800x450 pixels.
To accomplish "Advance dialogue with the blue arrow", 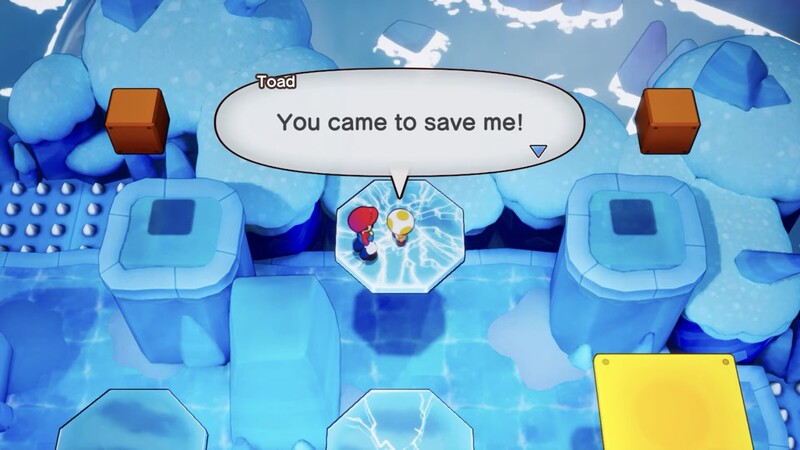I will 538,151.
